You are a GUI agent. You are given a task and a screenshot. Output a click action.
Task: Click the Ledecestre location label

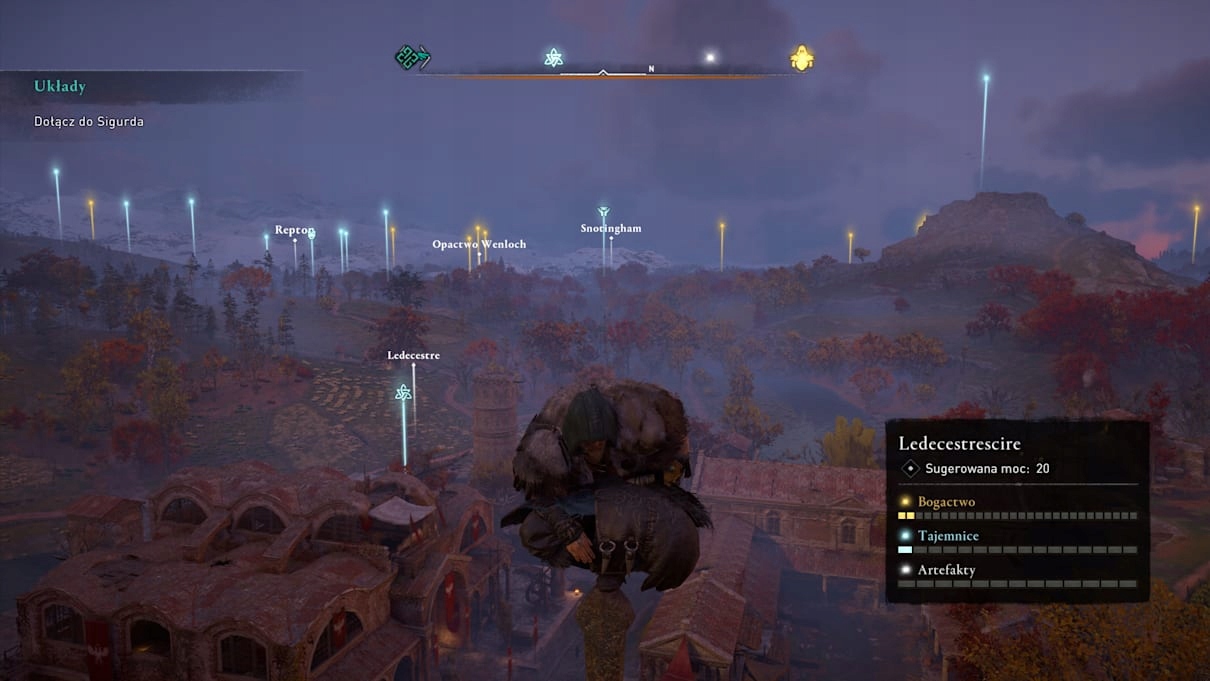(413, 355)
